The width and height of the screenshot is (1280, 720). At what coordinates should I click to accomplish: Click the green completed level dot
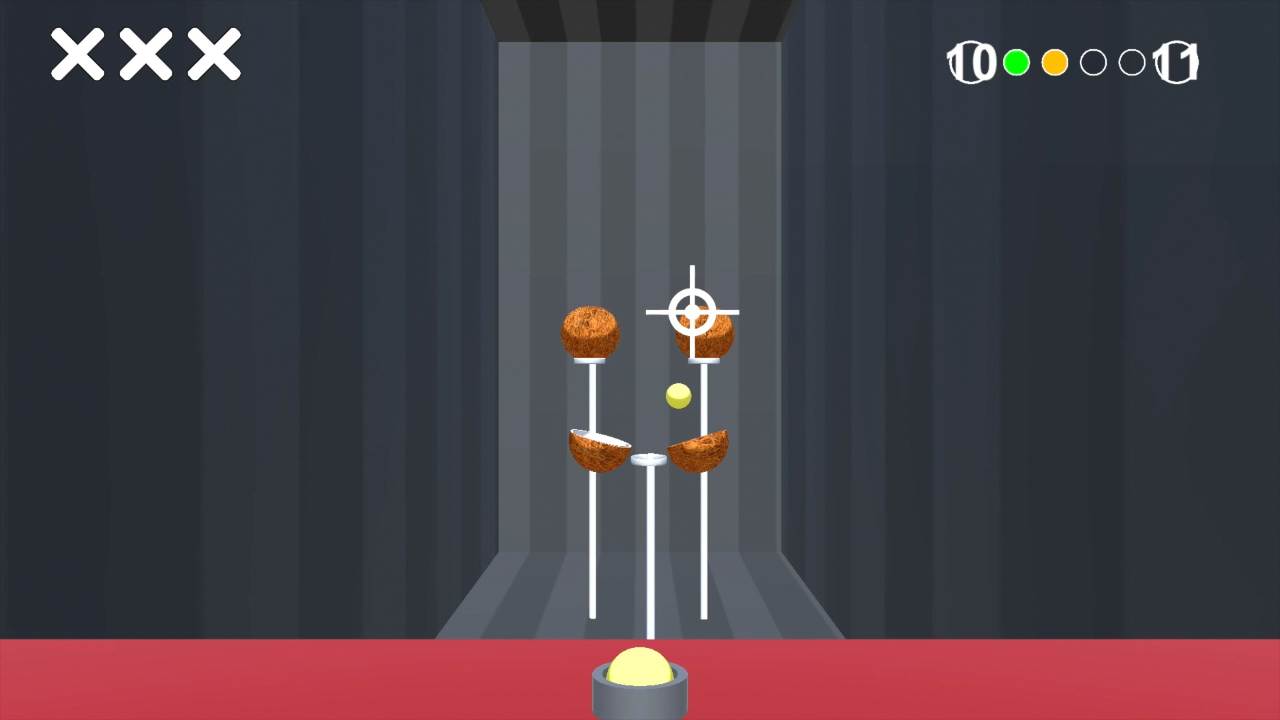(x=1016, y=62)
